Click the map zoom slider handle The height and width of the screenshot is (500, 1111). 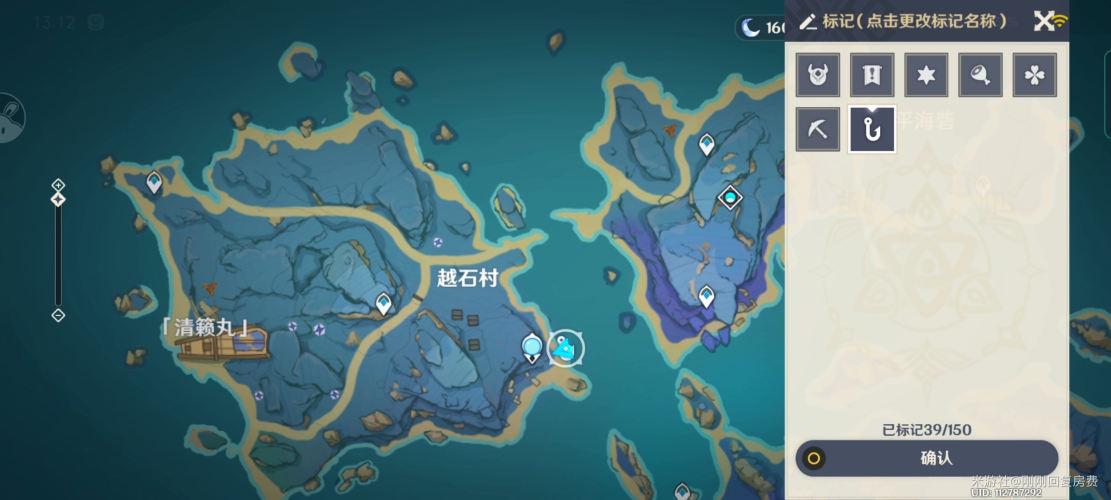tap(58, 199)
